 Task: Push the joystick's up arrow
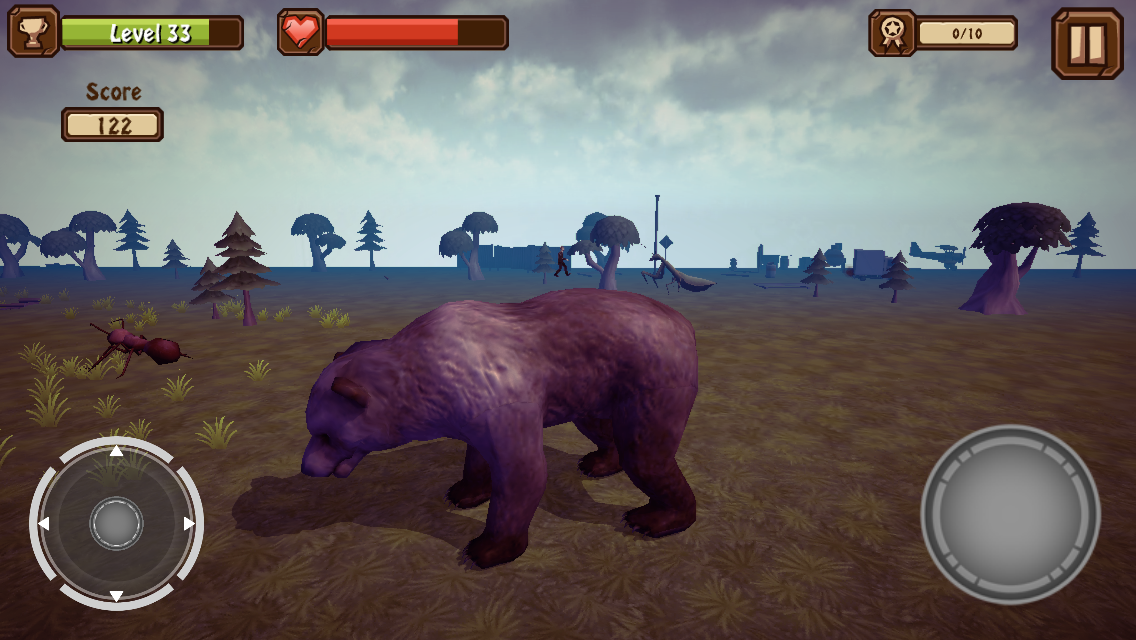pyautogui.click(x=116, y=451)
